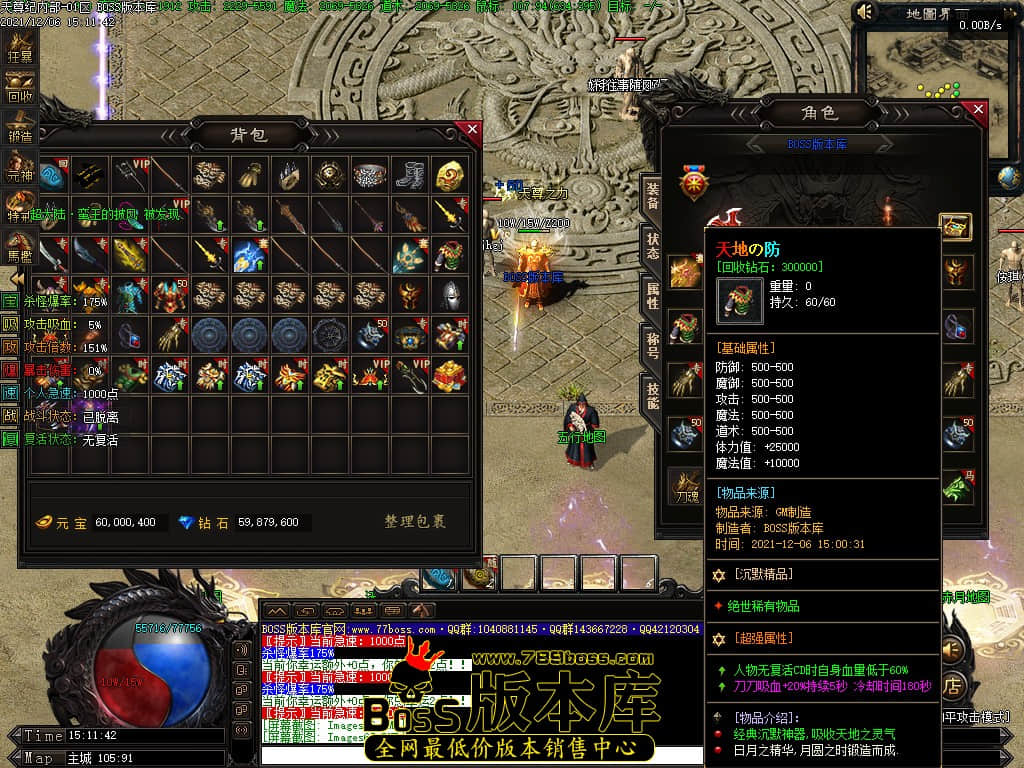This screenshot has height=768, width=1024.
Task: Open the 狂暴 berserk menu
Action: [x=20, y=45]
